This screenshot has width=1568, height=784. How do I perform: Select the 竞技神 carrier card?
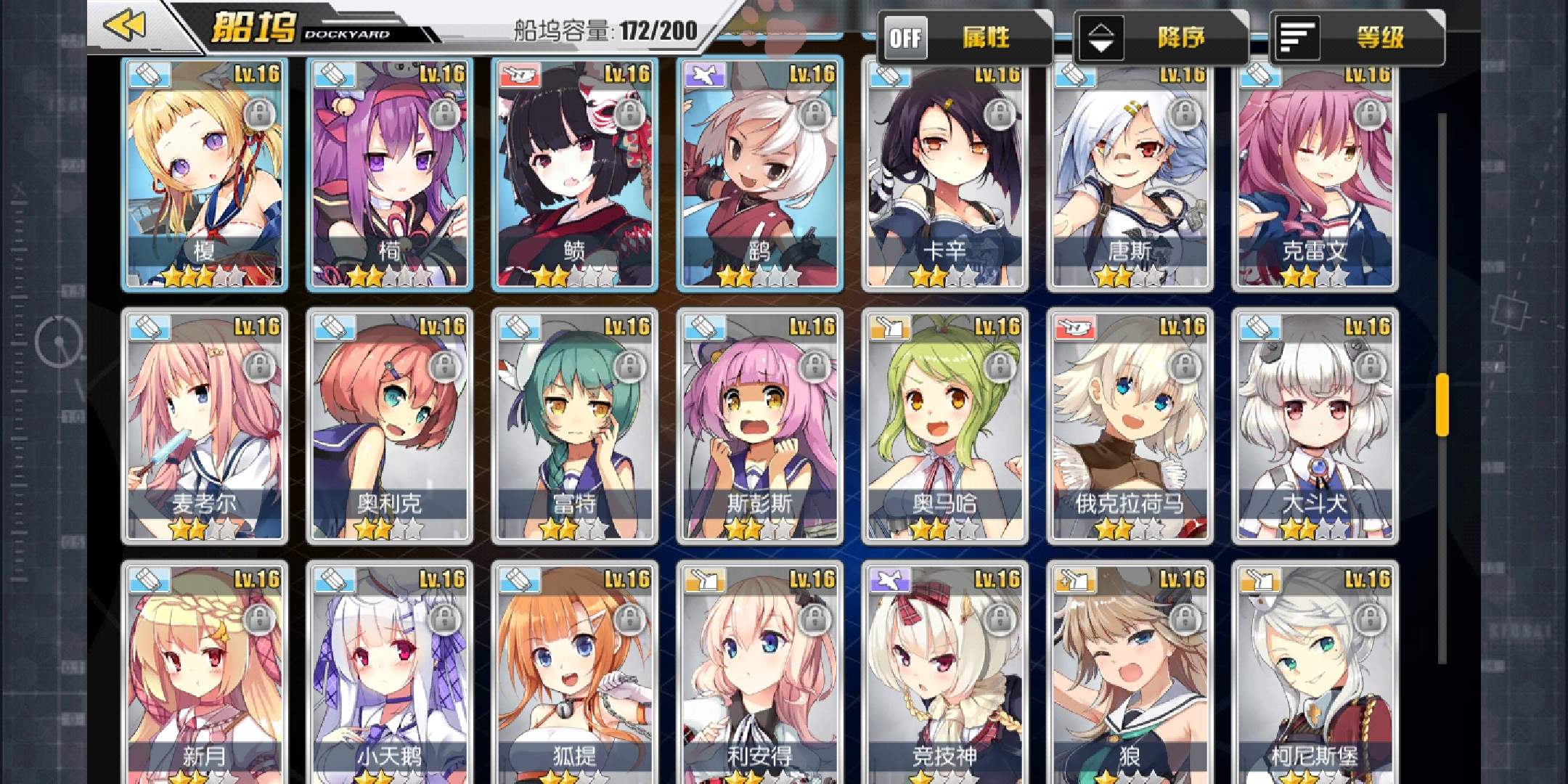pos(944,675)
